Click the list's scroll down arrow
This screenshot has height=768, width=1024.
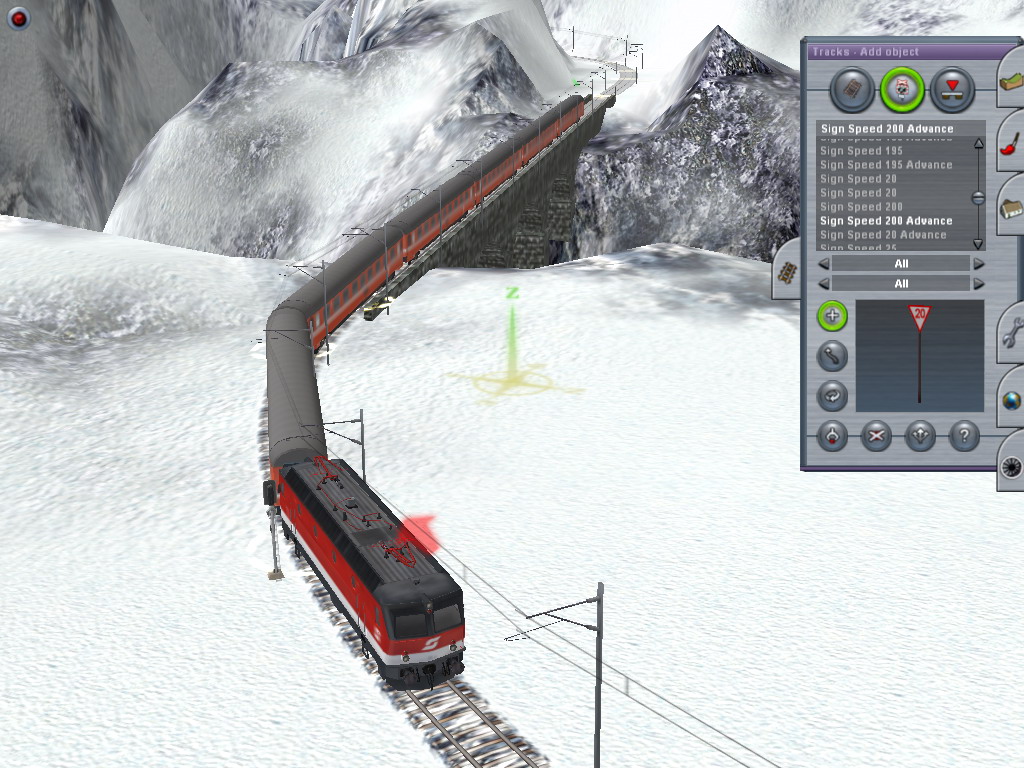click(978, 243)
